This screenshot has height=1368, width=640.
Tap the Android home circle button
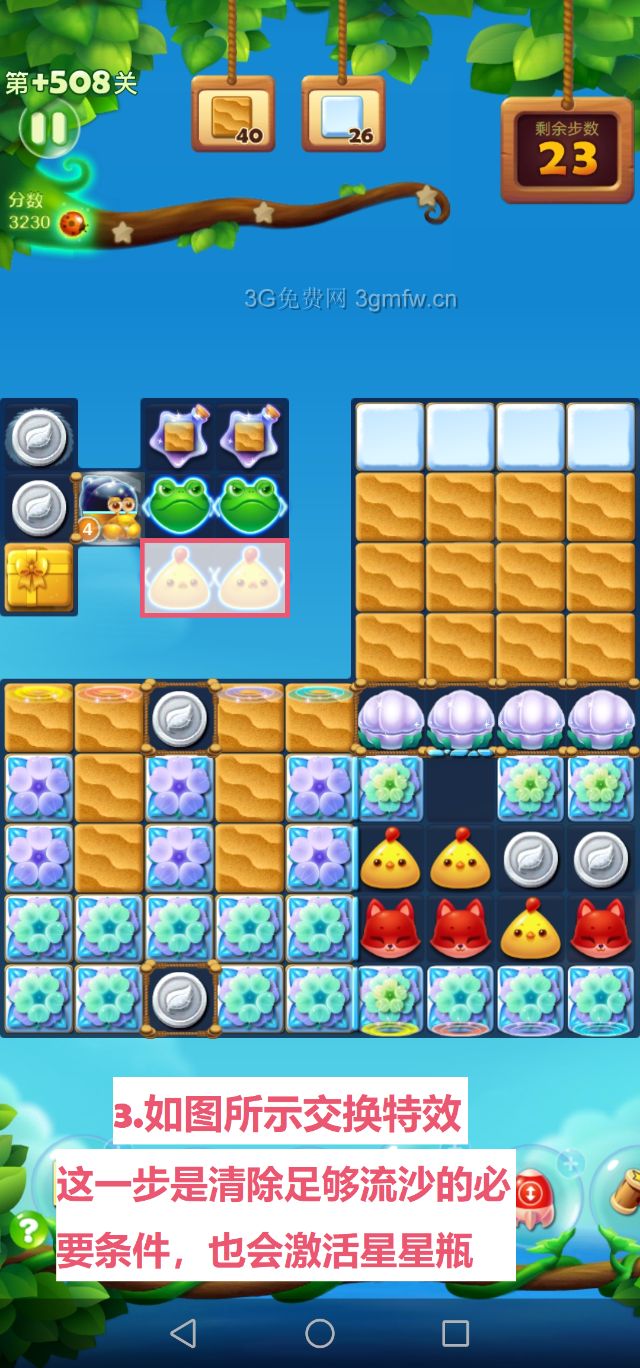[320, 1332]
